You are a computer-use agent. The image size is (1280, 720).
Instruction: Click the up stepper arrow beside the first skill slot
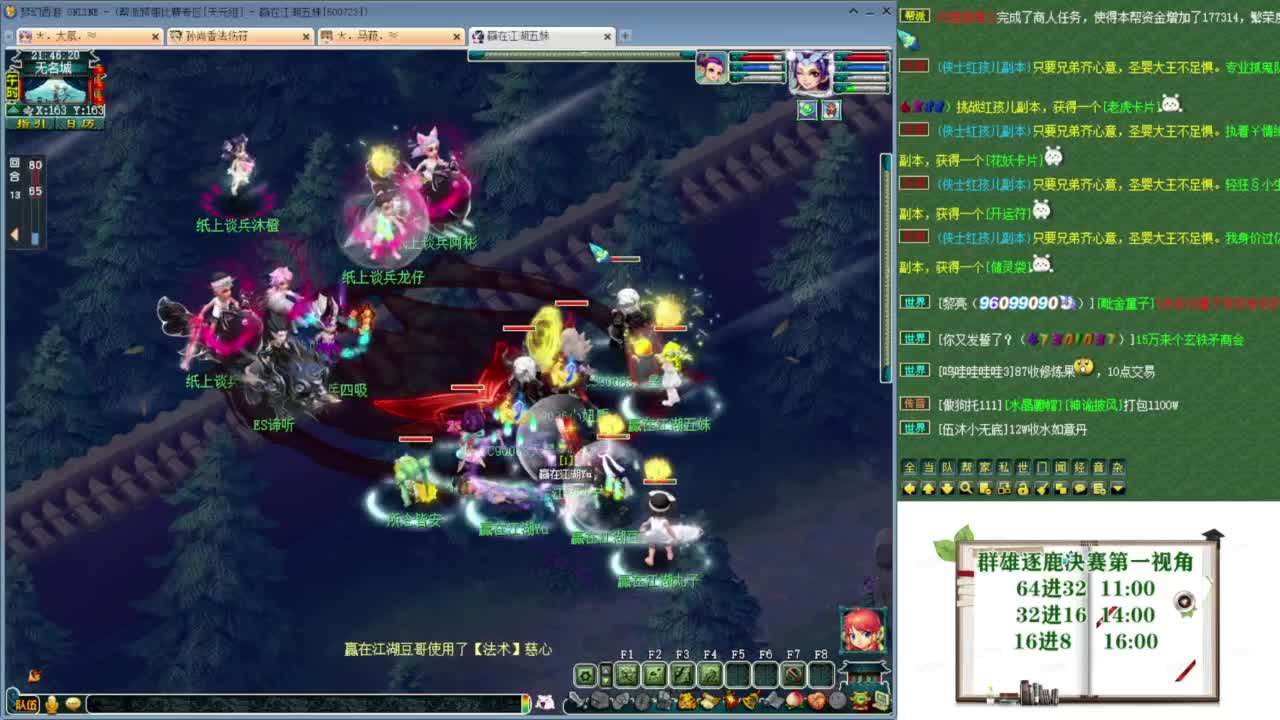606,669
